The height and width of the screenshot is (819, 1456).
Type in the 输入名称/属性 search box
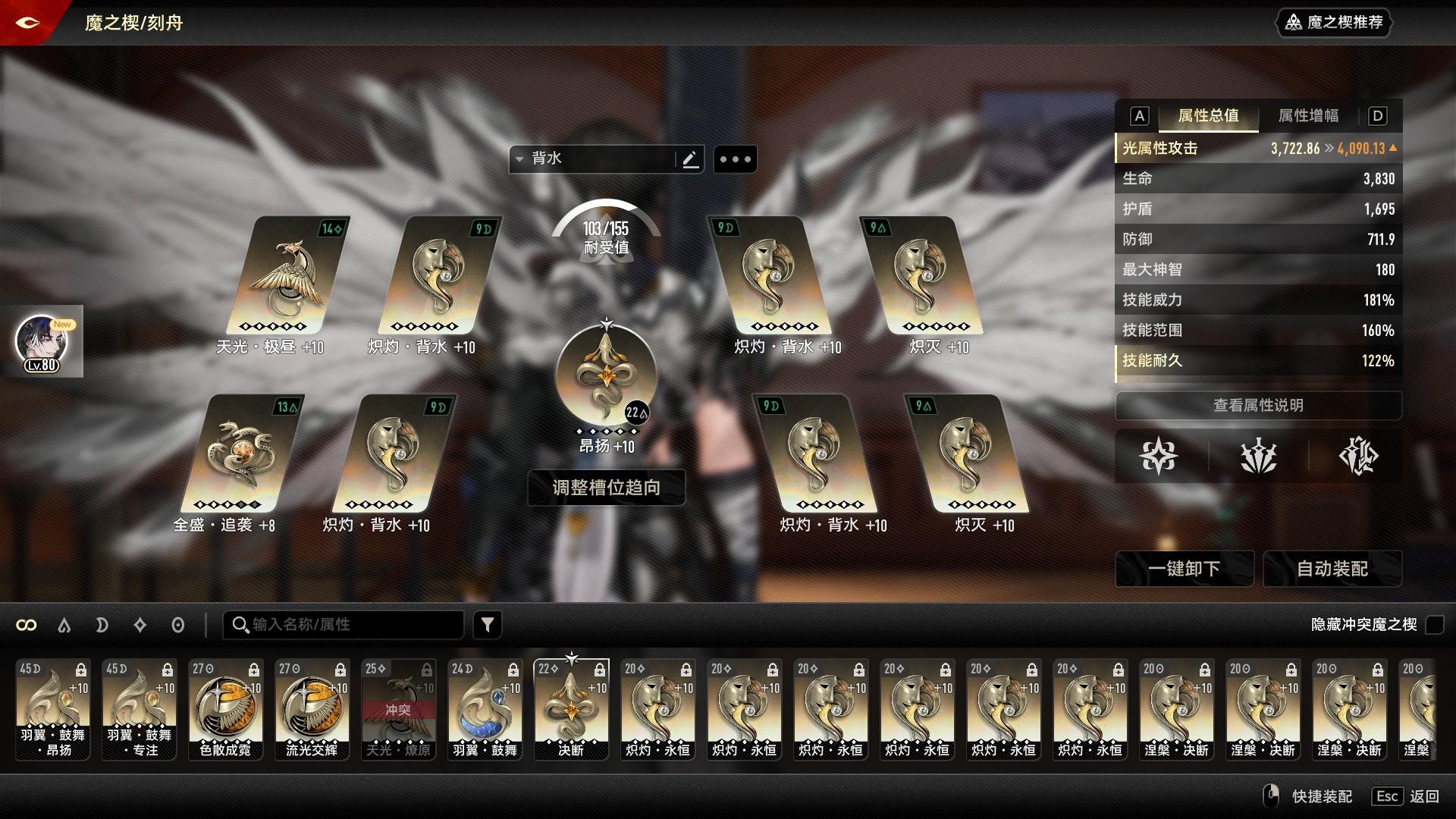(x=349, y=625)
